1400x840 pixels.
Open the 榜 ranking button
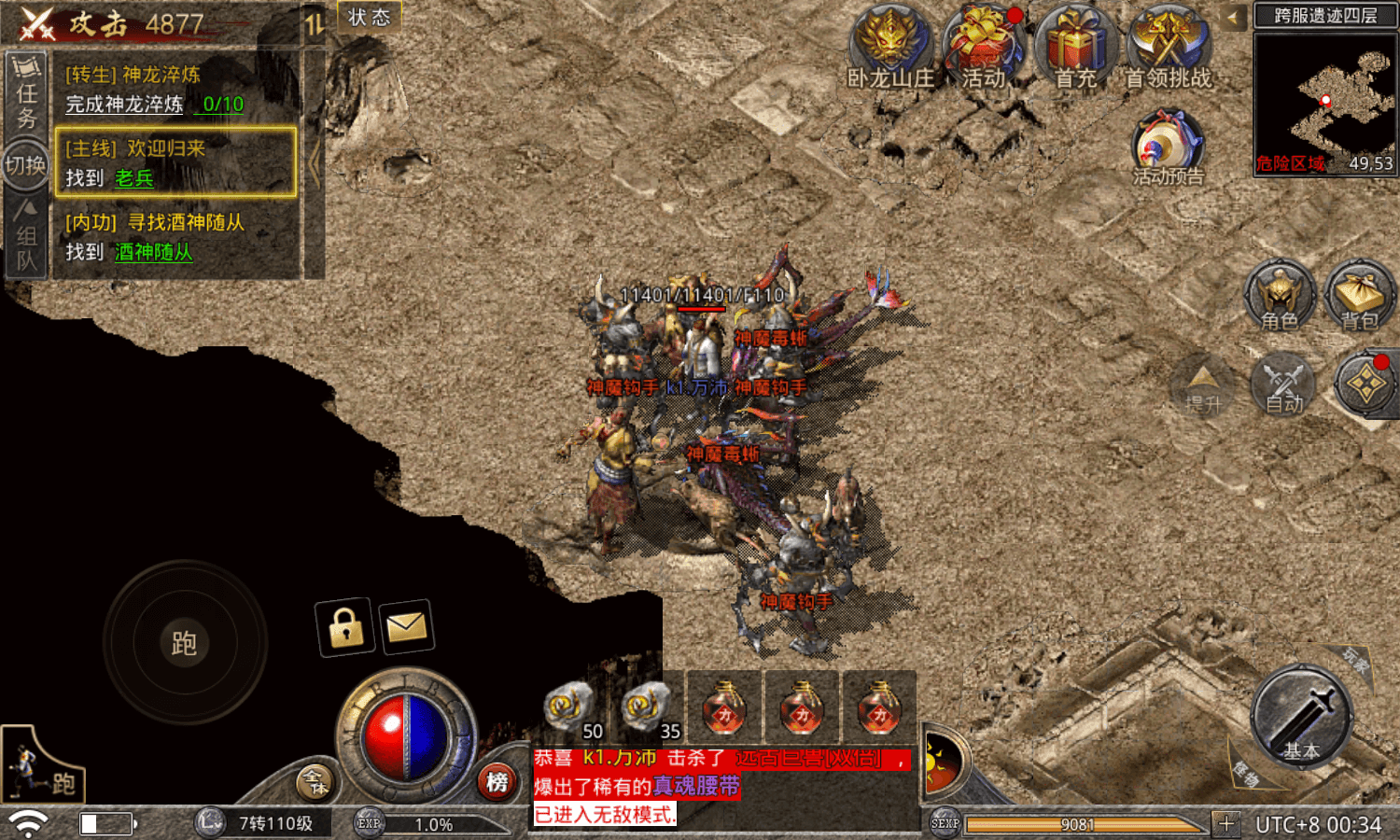point(497,781)
